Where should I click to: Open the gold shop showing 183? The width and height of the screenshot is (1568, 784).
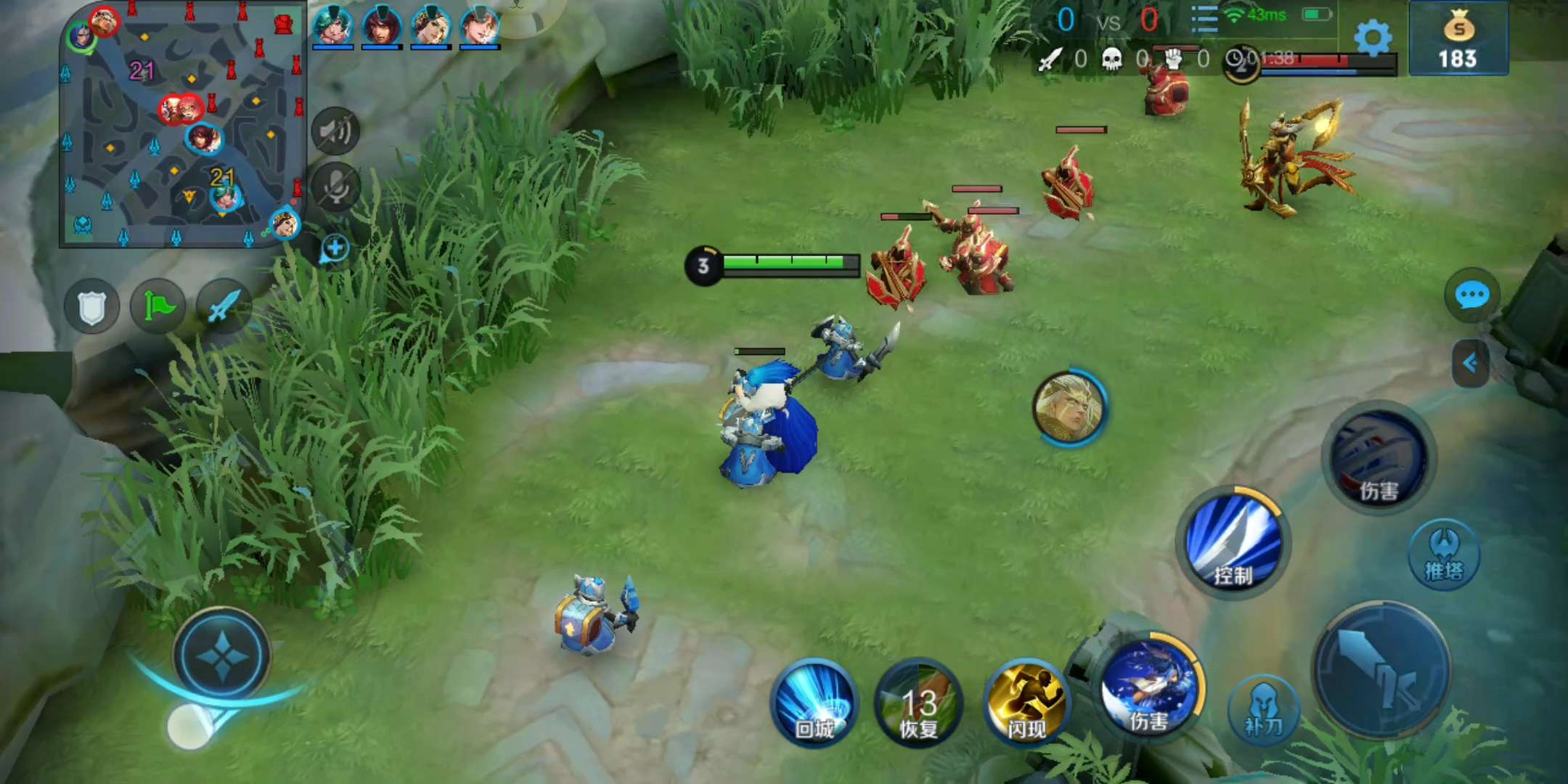[1458, 39]
